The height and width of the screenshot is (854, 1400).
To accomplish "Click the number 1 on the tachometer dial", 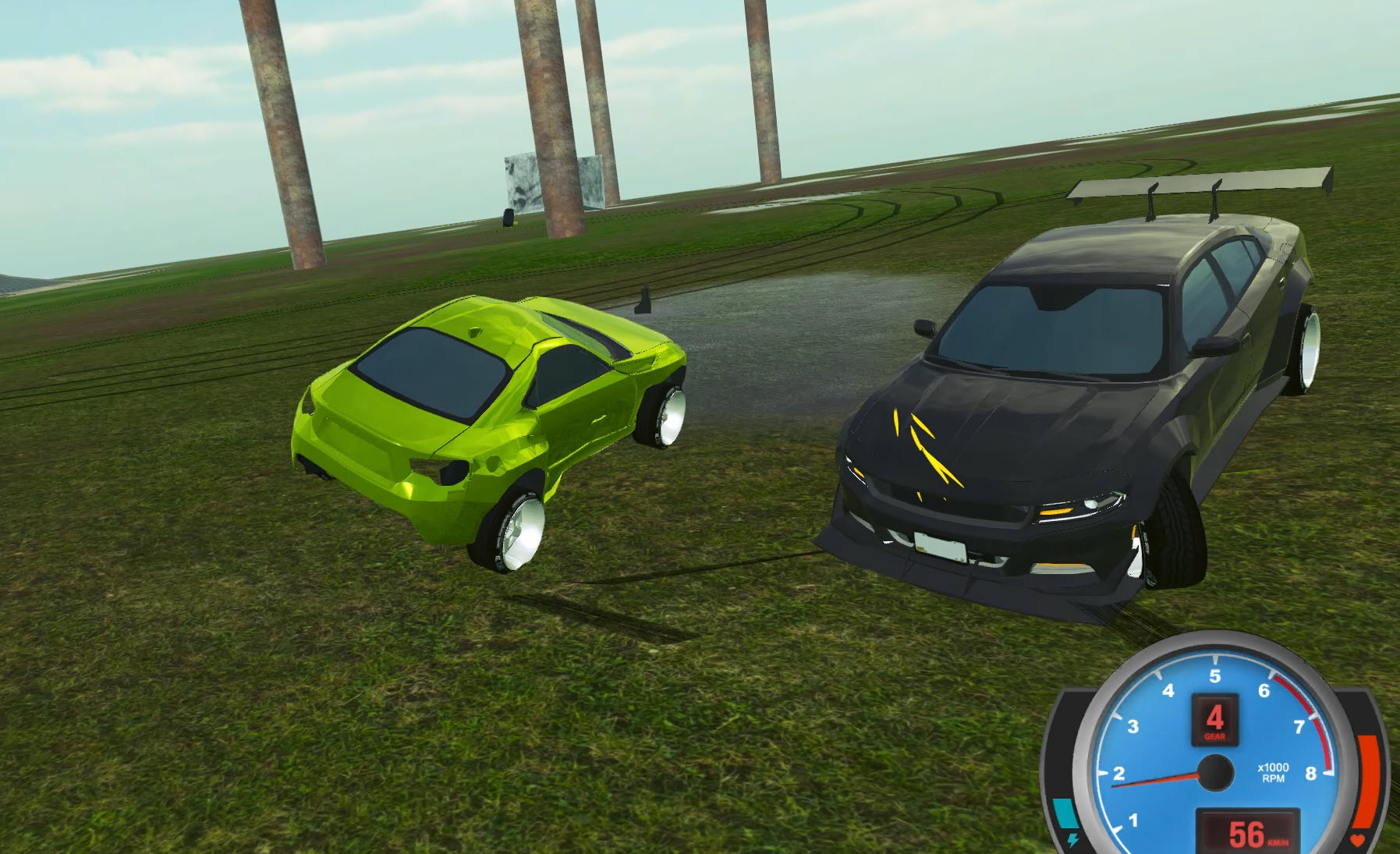I will click(x=1134, y=820).
